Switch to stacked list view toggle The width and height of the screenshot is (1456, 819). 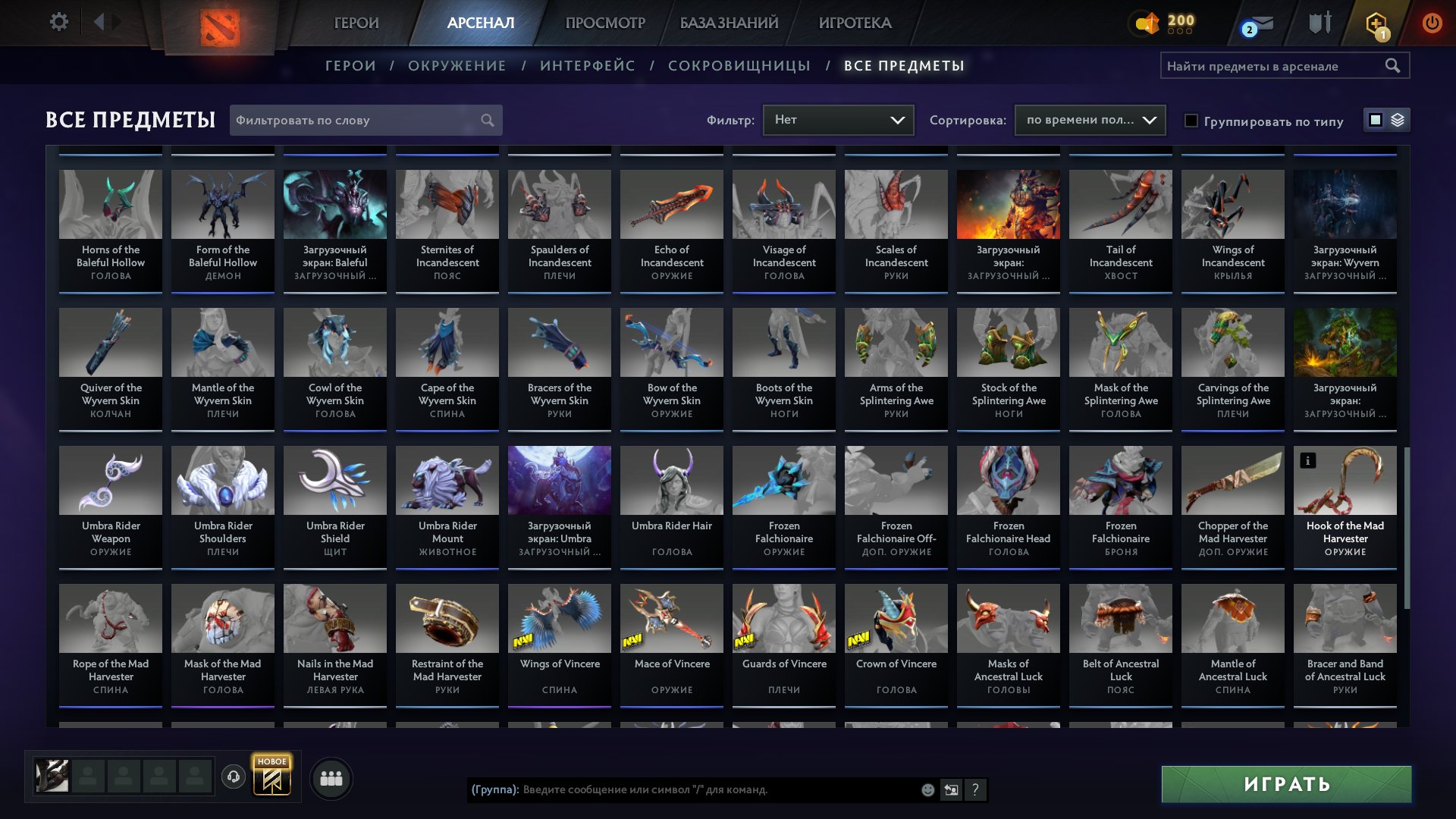(1398, 120)
